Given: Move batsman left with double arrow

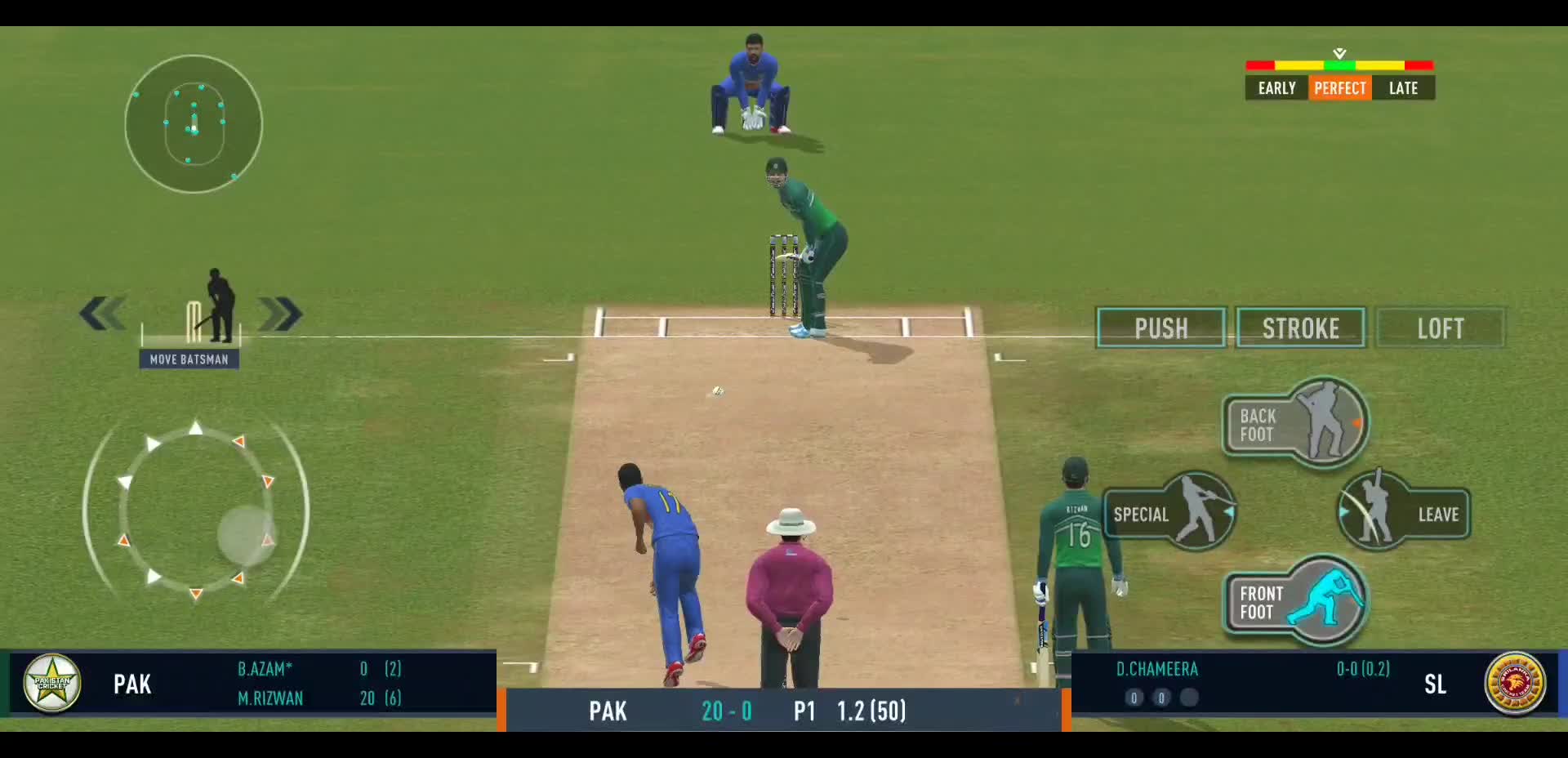Looking at the screenshot, I should point(103,314).
